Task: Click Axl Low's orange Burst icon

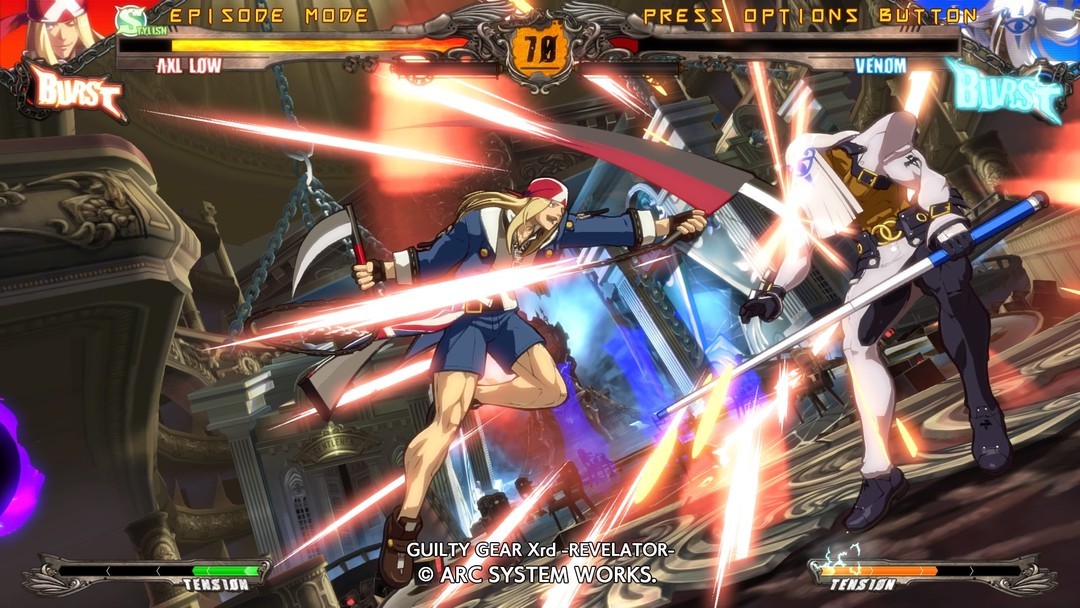Action: coord(76,91)
